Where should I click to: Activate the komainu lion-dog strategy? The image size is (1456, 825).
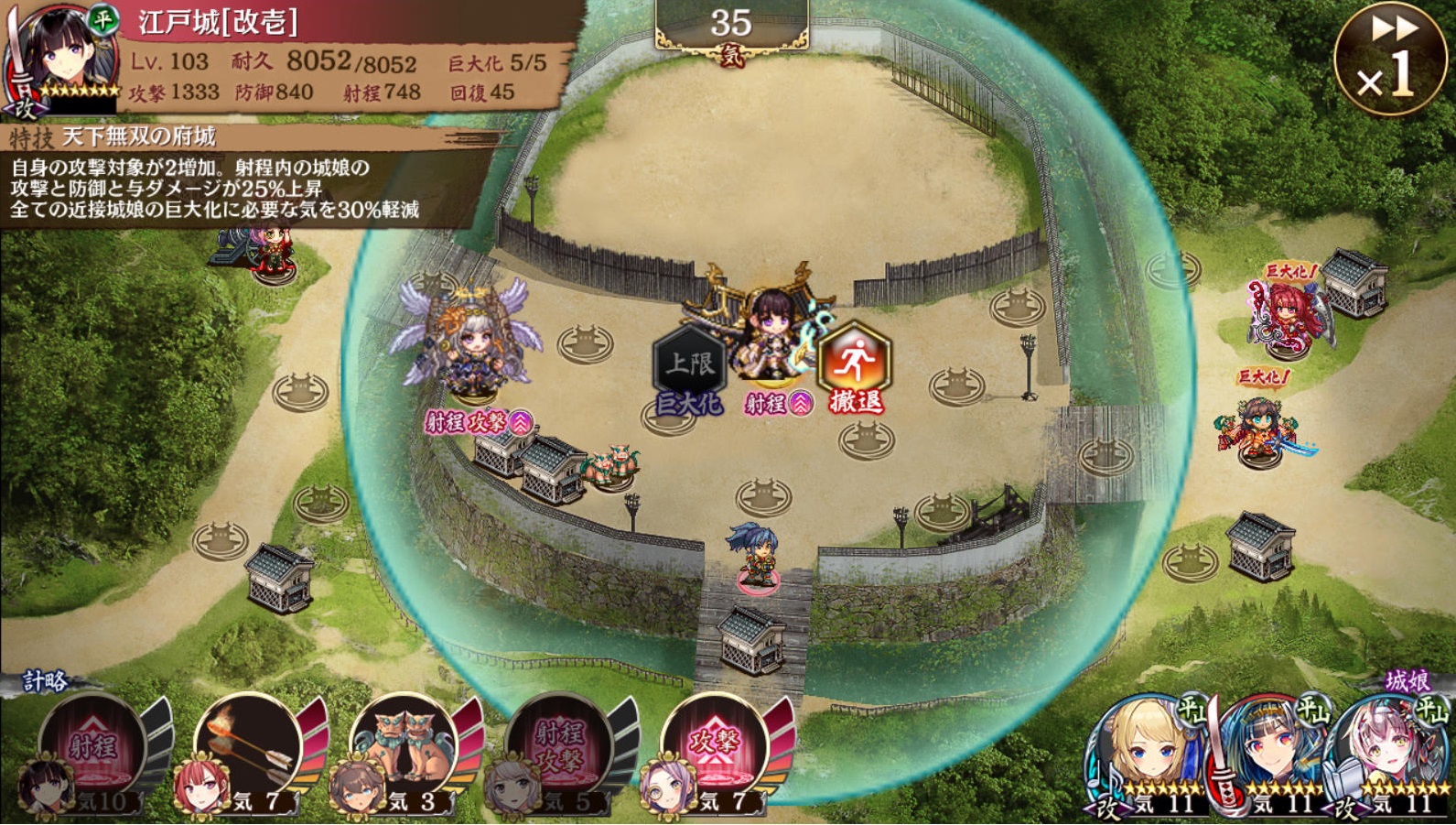click(x=404, y=751)
